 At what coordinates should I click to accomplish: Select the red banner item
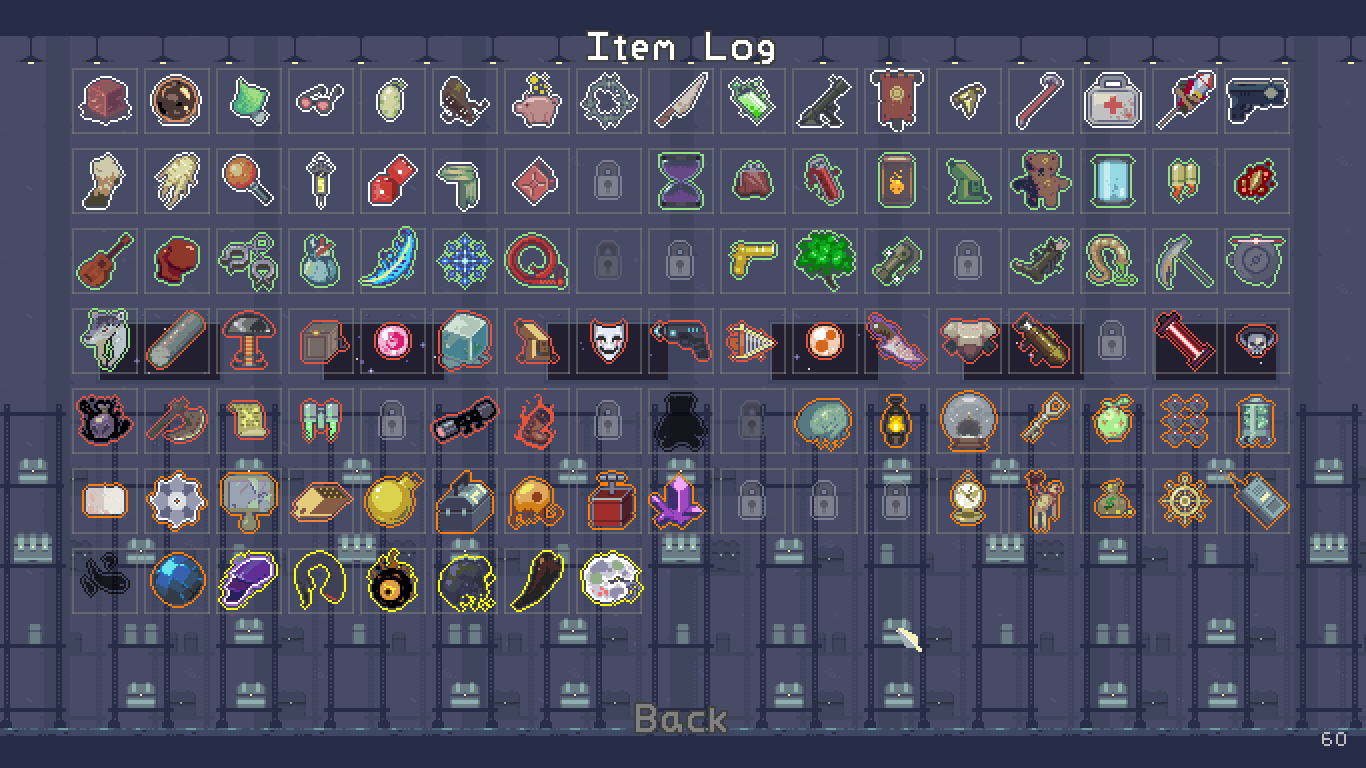[895, 101]
